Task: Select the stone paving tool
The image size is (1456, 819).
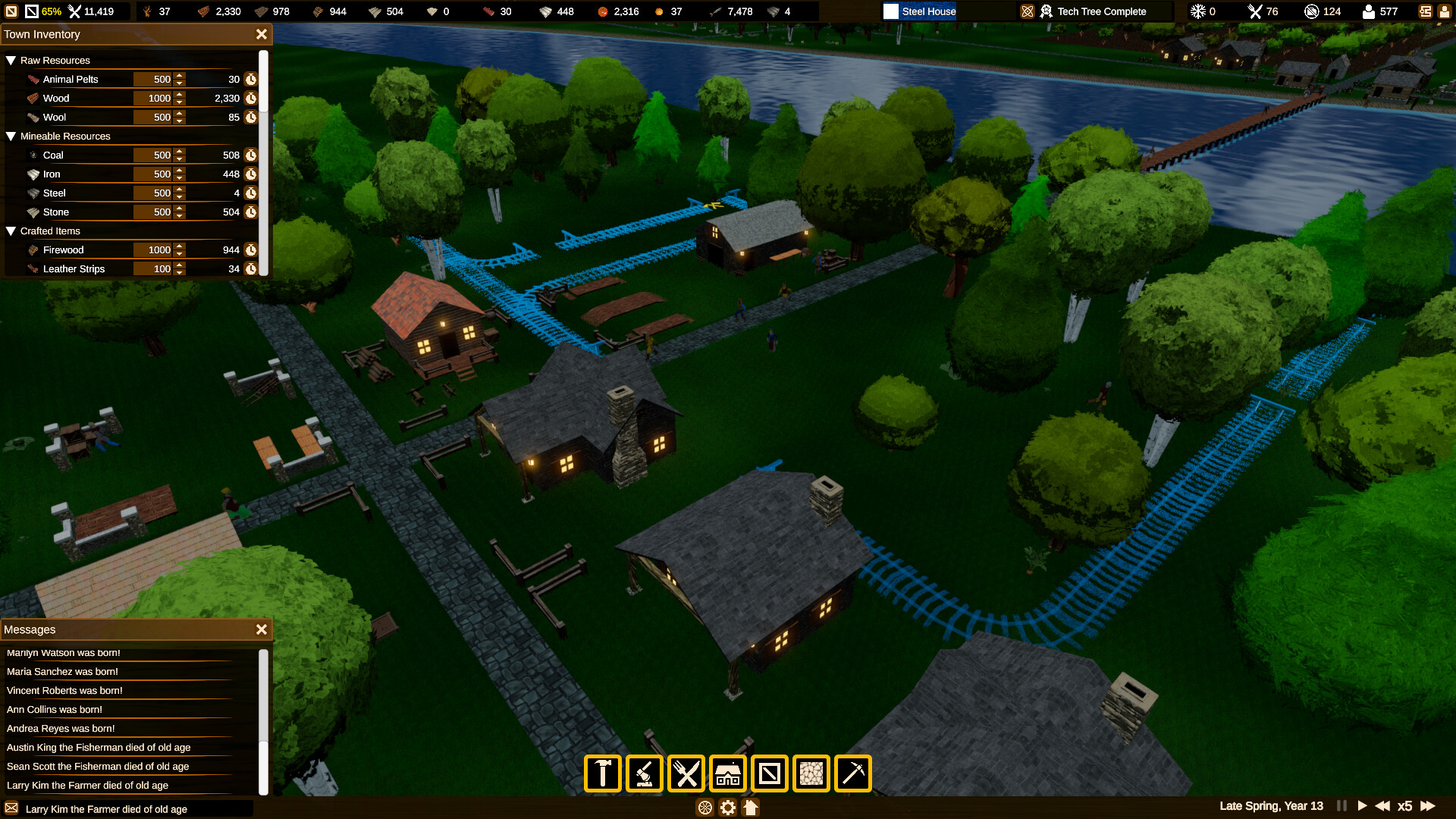Action: (x=811, y=773)
